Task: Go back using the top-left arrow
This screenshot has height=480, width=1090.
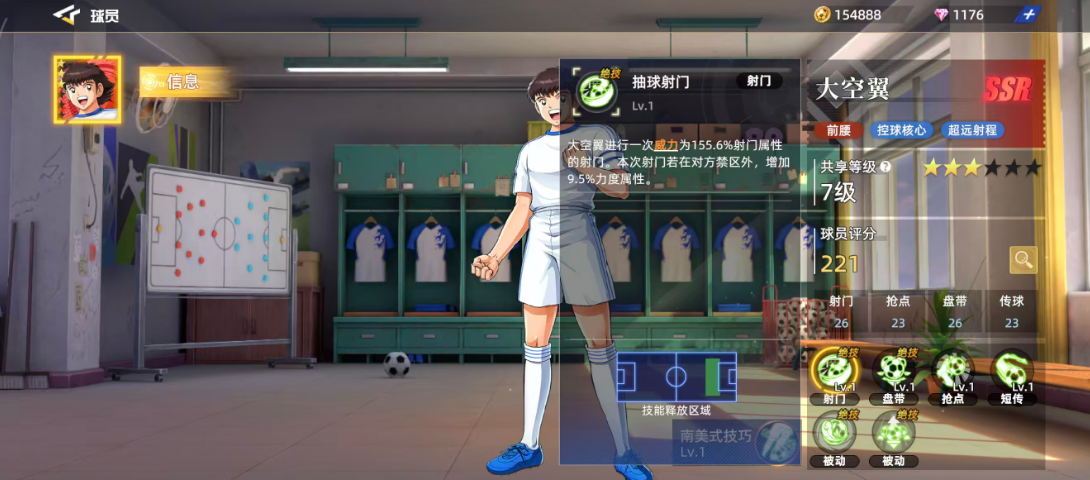Action: click(66, 14)
